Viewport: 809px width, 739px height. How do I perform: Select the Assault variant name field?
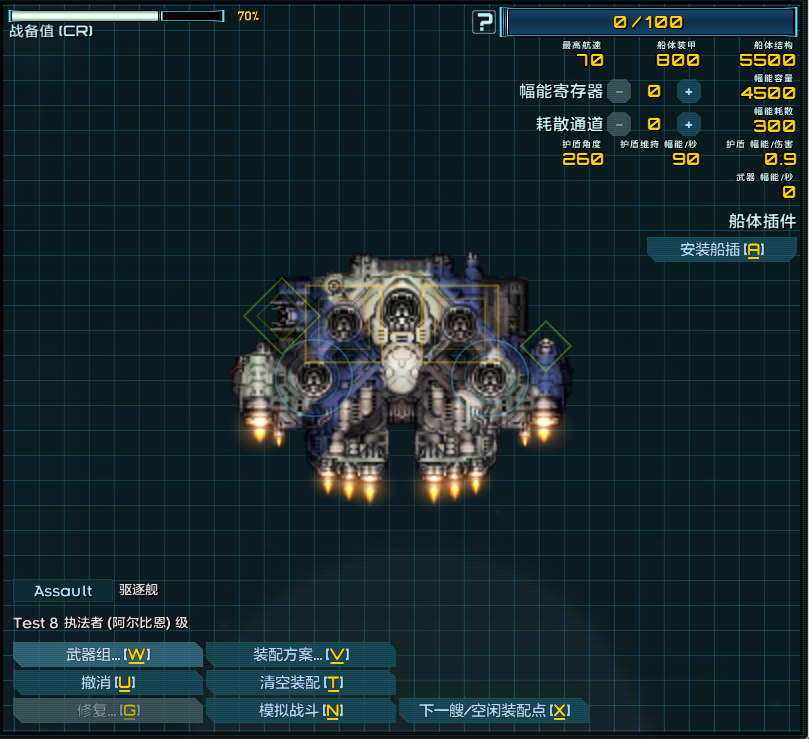pyautogui.click(x=63, y=591)
